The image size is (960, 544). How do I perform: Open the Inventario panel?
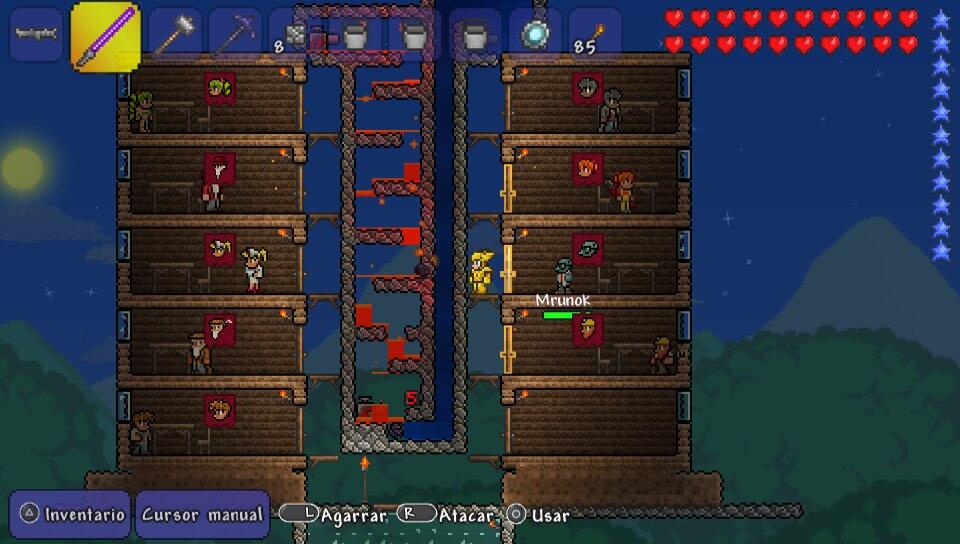click(71, 515)
